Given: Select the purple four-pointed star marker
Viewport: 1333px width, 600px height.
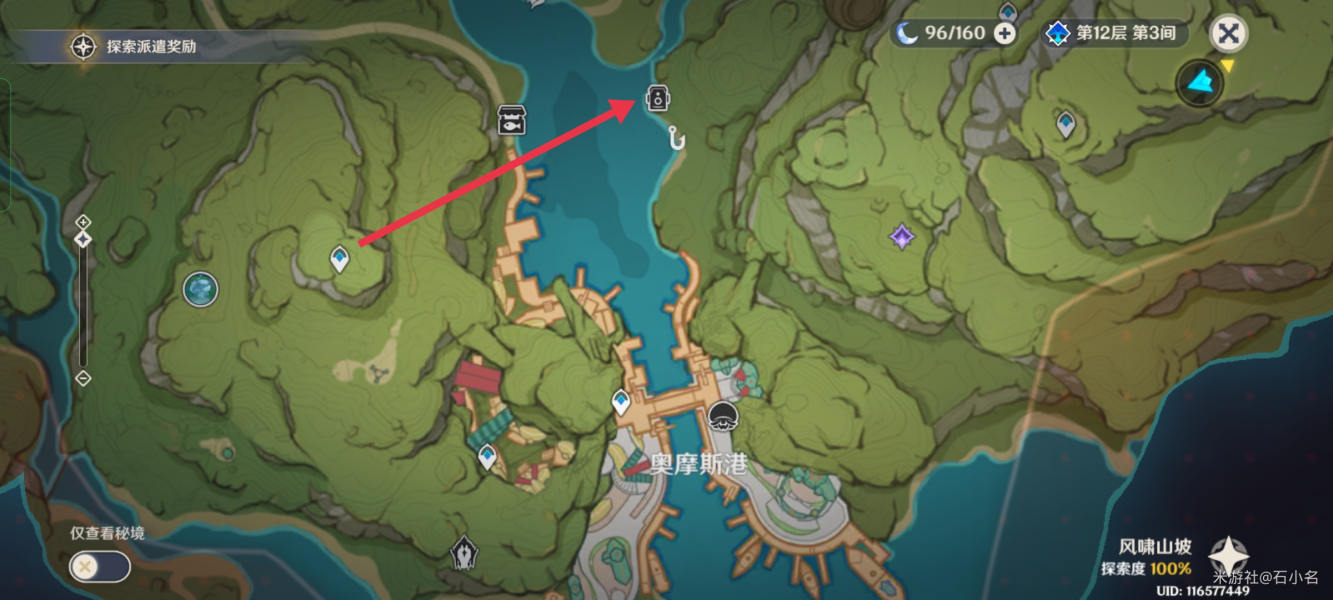Looking at the screenshot, I should click(x=902, y=237).
